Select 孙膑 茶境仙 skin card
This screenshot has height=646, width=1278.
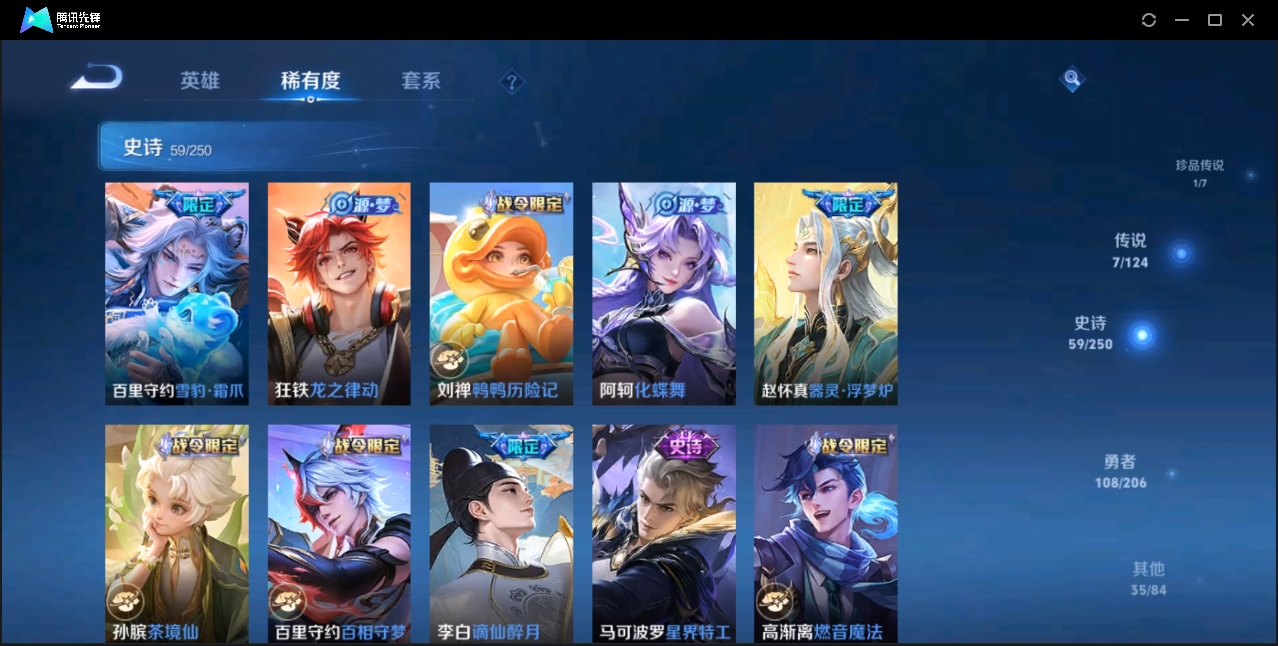[x=177, y=533]
